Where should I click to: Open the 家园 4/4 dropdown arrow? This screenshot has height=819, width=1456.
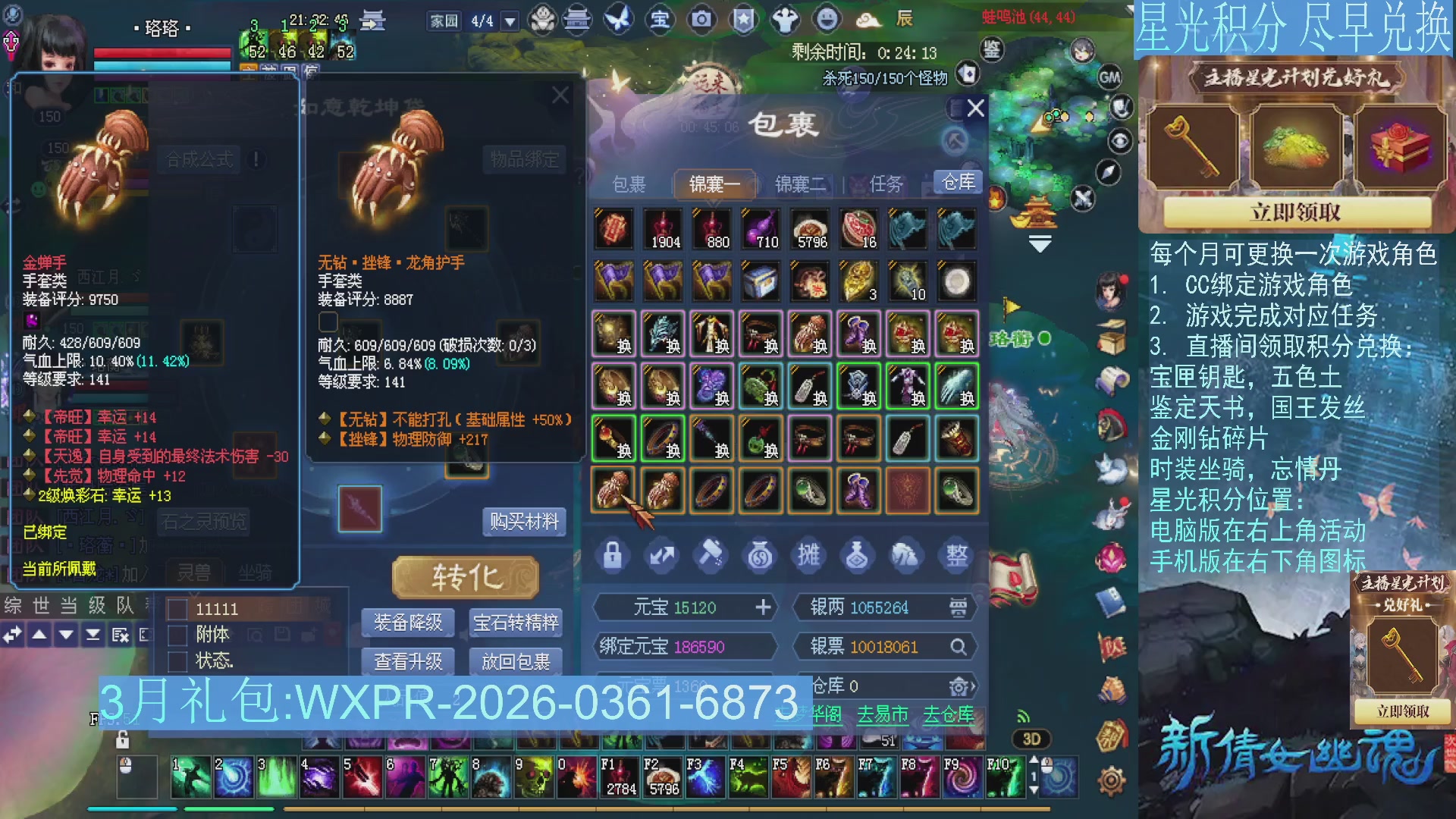(x=510, y=21)
